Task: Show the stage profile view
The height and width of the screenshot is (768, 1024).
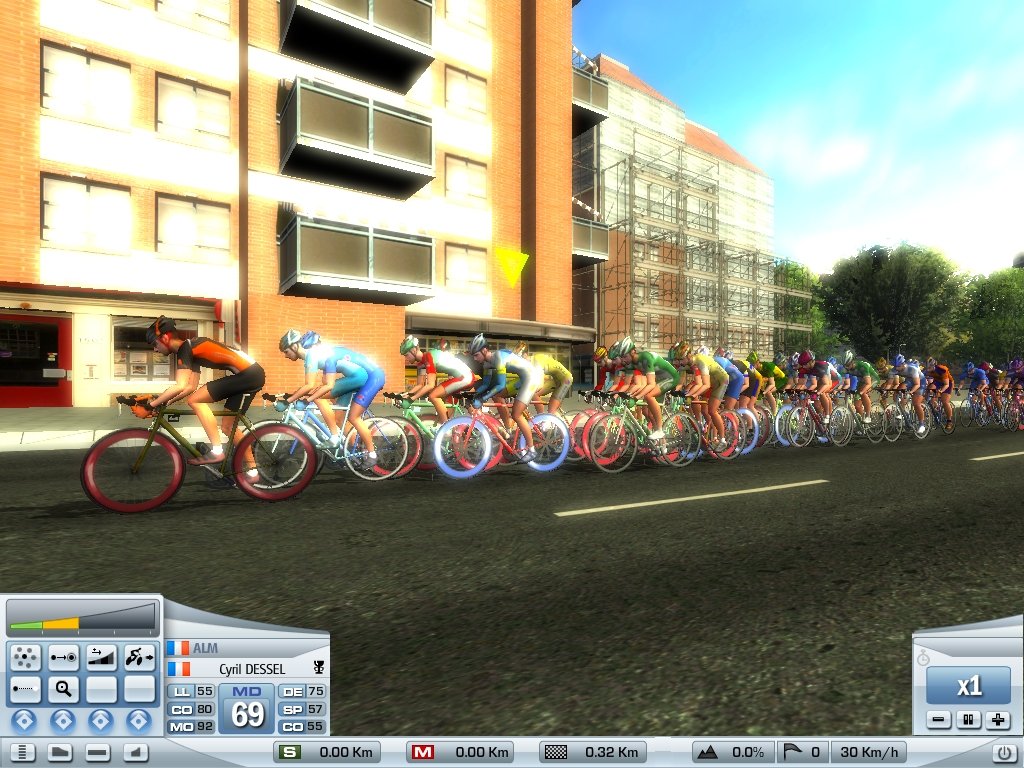Action: tap(59, 753)
